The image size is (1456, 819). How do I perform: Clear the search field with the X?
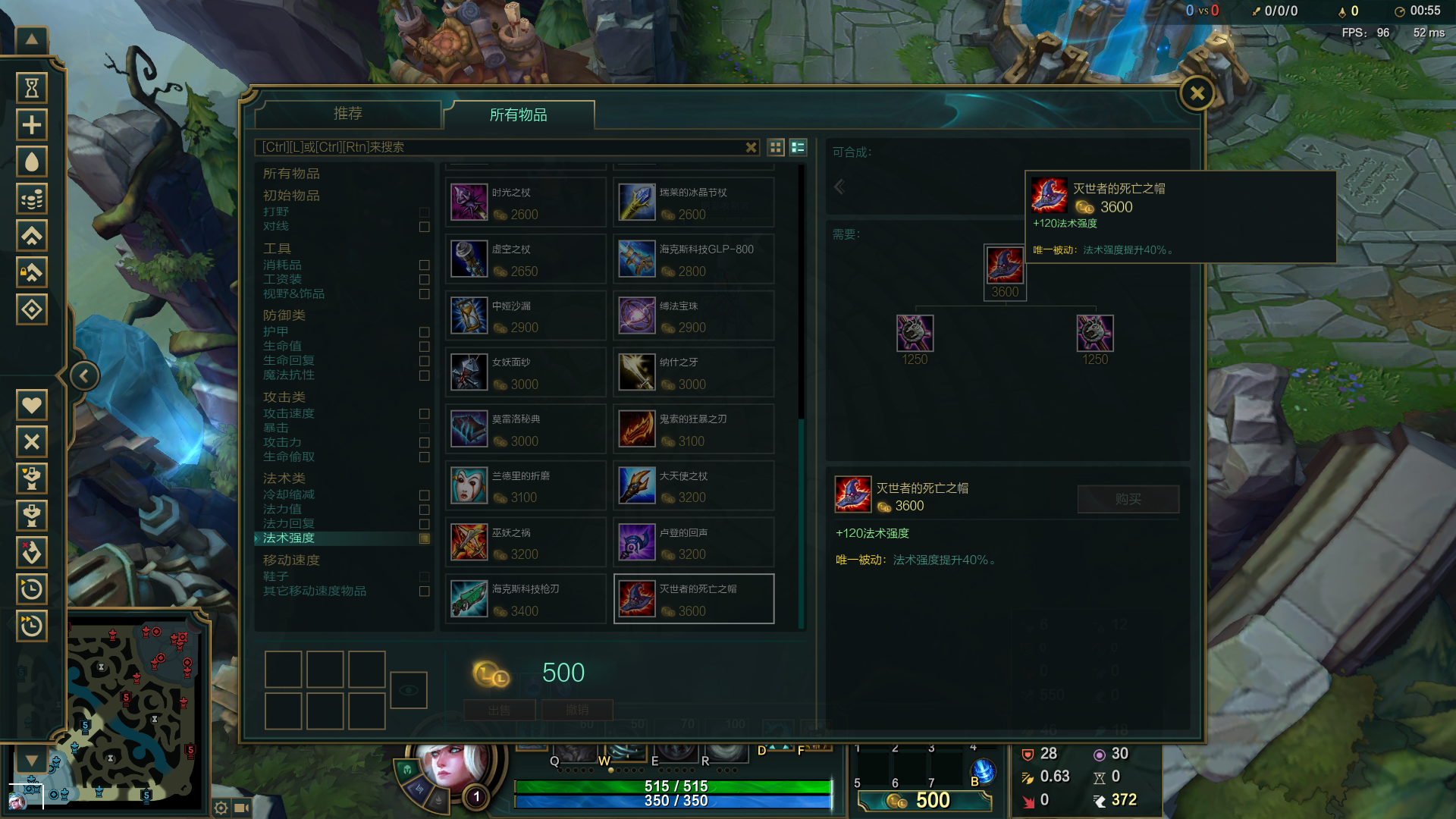(751, 147)
